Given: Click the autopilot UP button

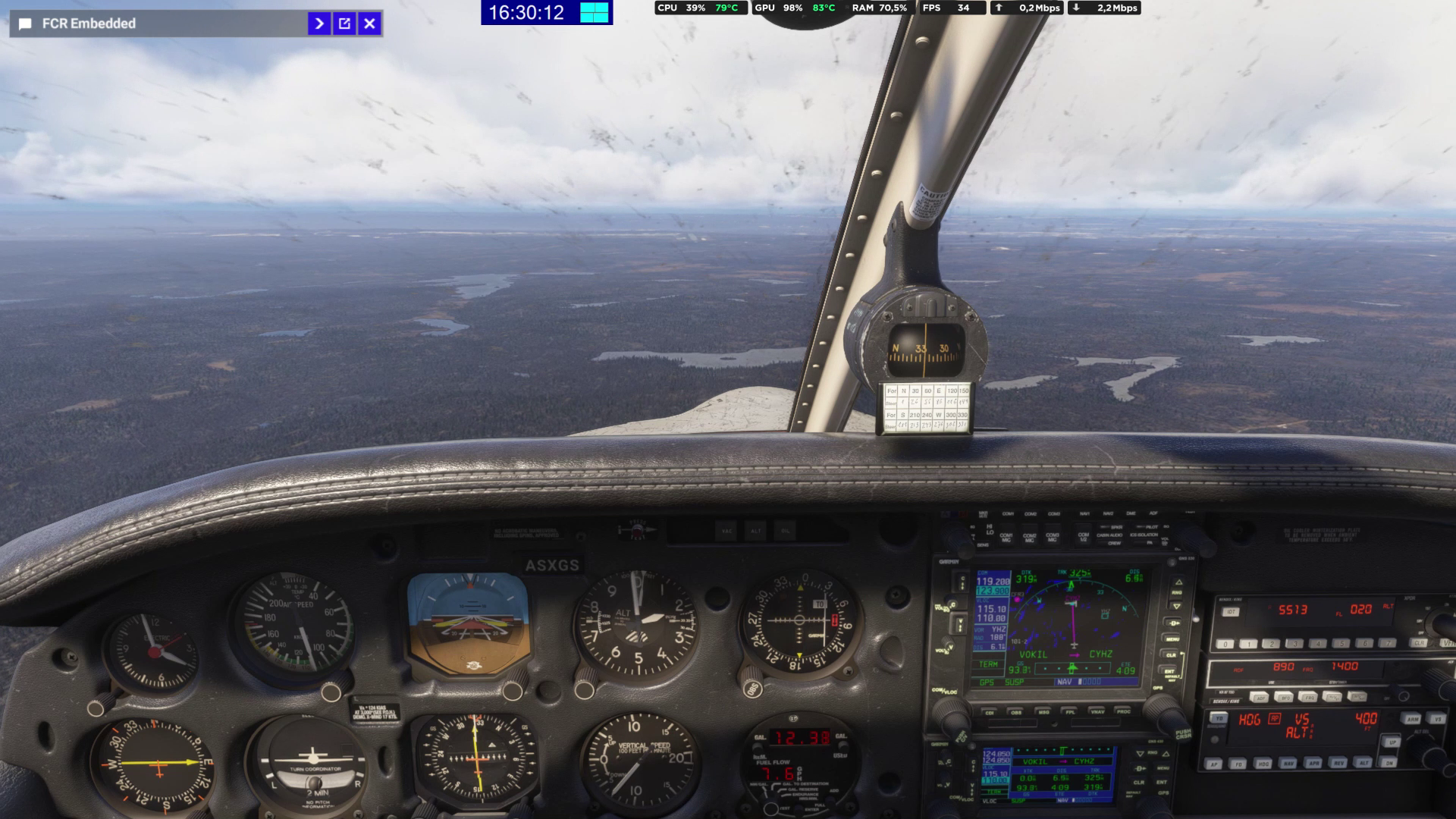Looking at the screenshot, I should pyautogui.click(x=1392, y=742).
